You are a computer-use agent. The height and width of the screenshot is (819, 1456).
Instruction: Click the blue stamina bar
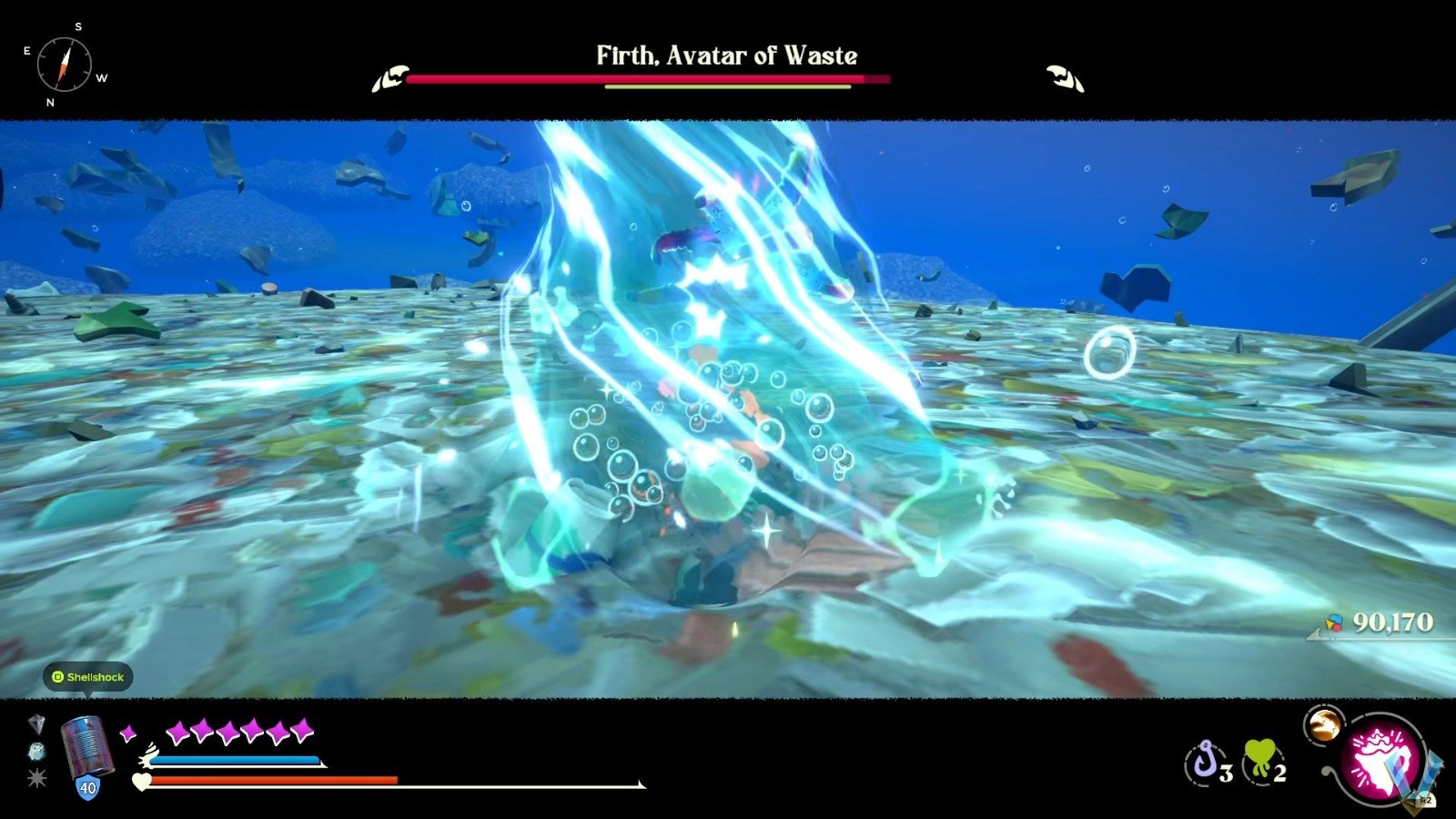(237, 761)
